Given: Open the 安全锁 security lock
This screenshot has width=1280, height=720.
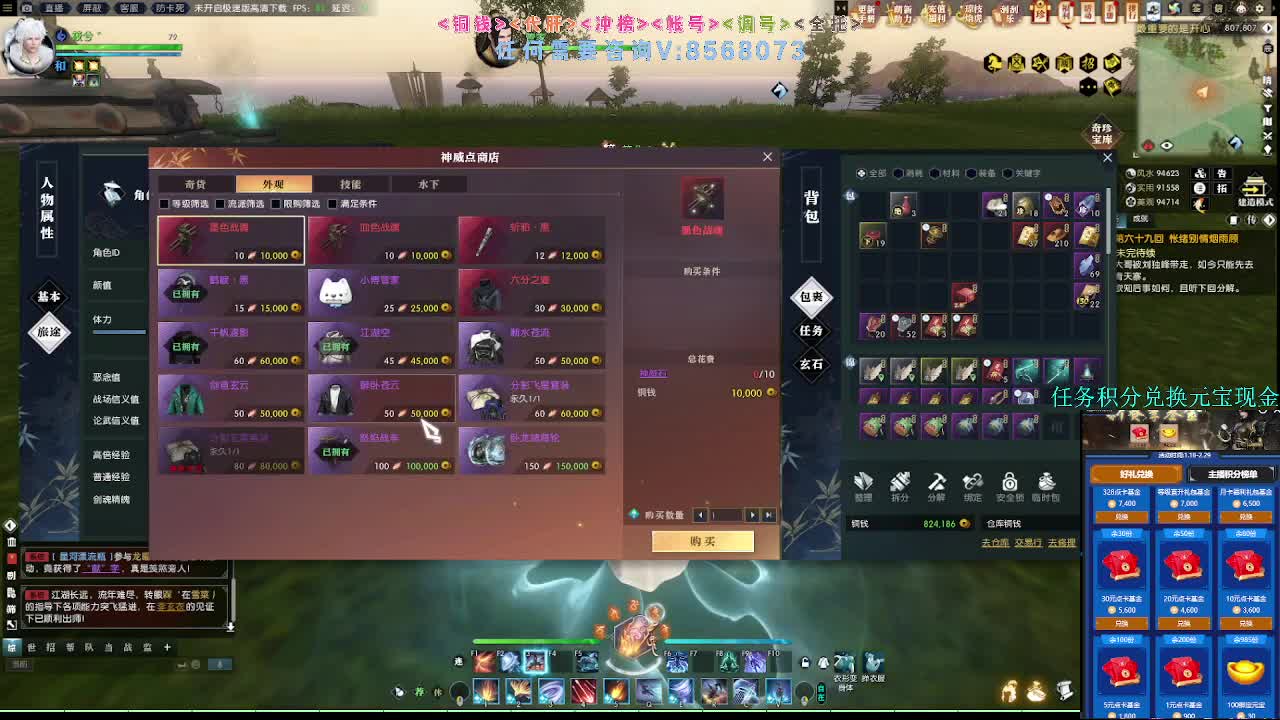Looking at the screenshot, I should click(1009, 483).
